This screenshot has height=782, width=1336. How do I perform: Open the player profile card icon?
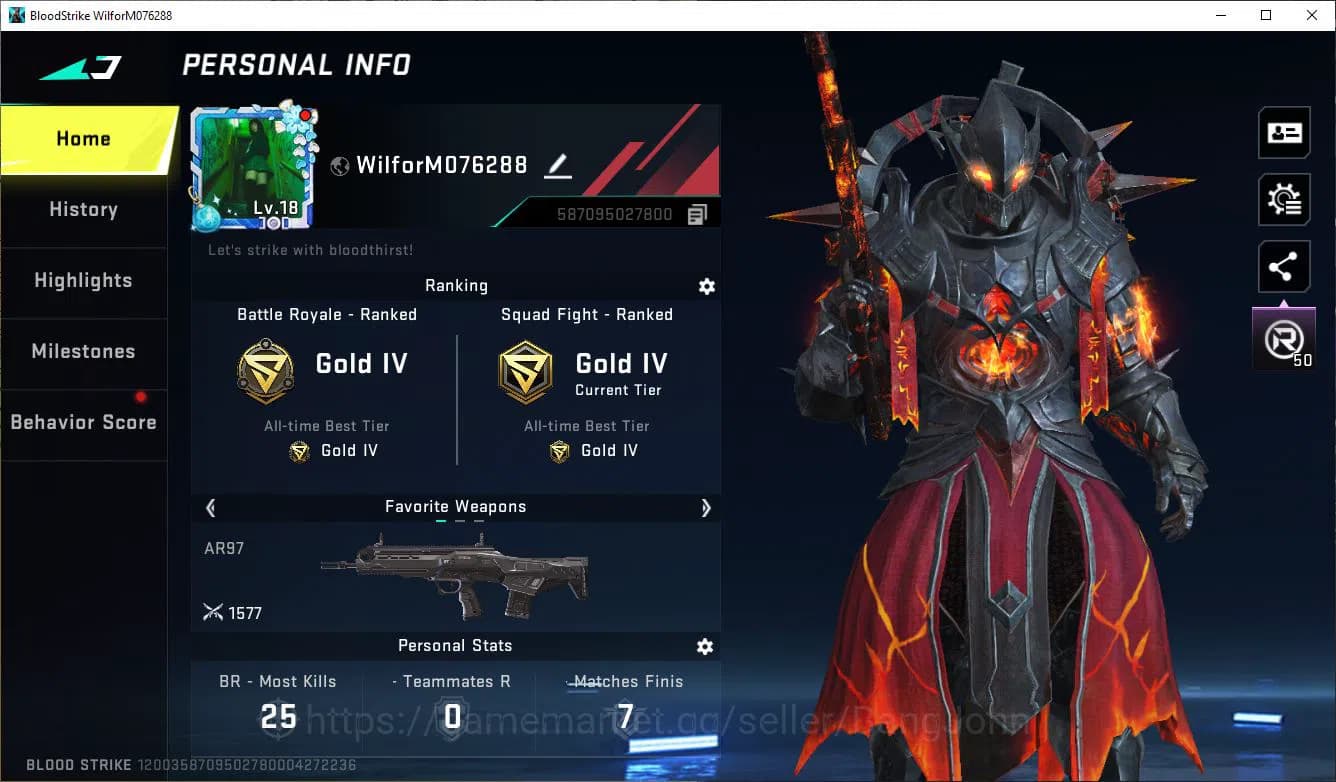(x=1284, y=132)
